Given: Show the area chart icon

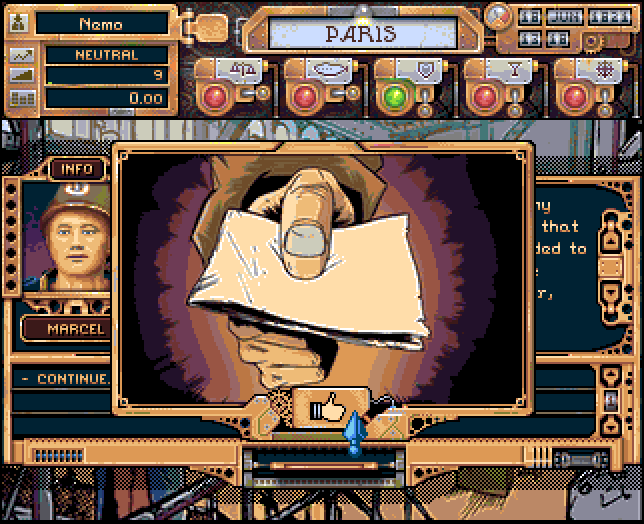Looking at the screenshot, I should (x=22, y=76).
